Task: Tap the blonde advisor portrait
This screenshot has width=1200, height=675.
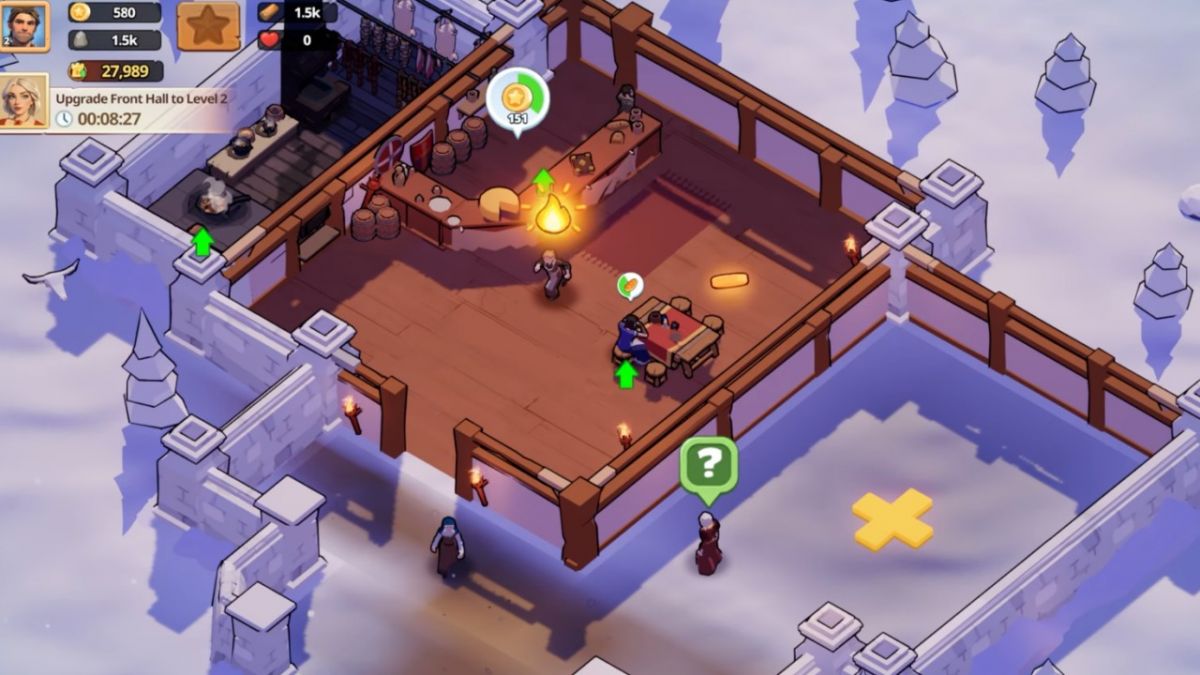Action: (x=24, y=101)
